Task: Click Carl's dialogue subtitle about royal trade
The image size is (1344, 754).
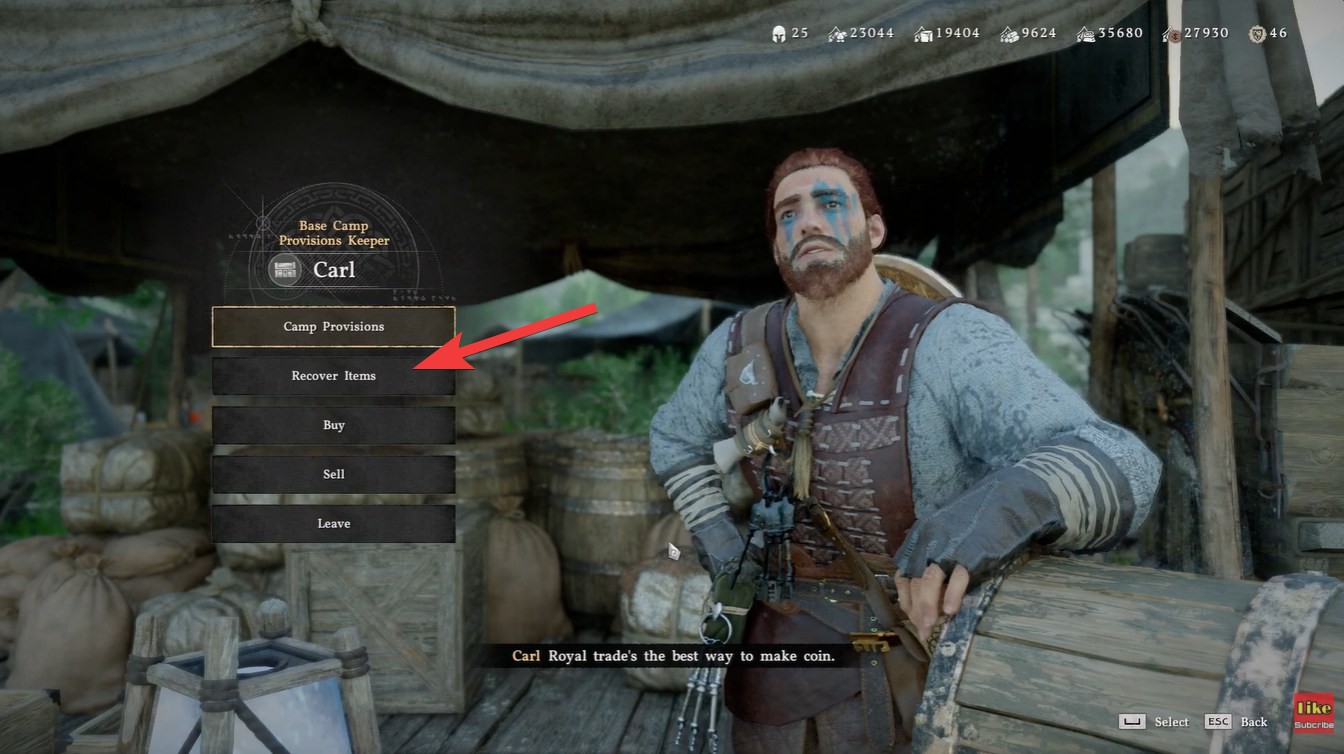Action: tap(675, 656)
